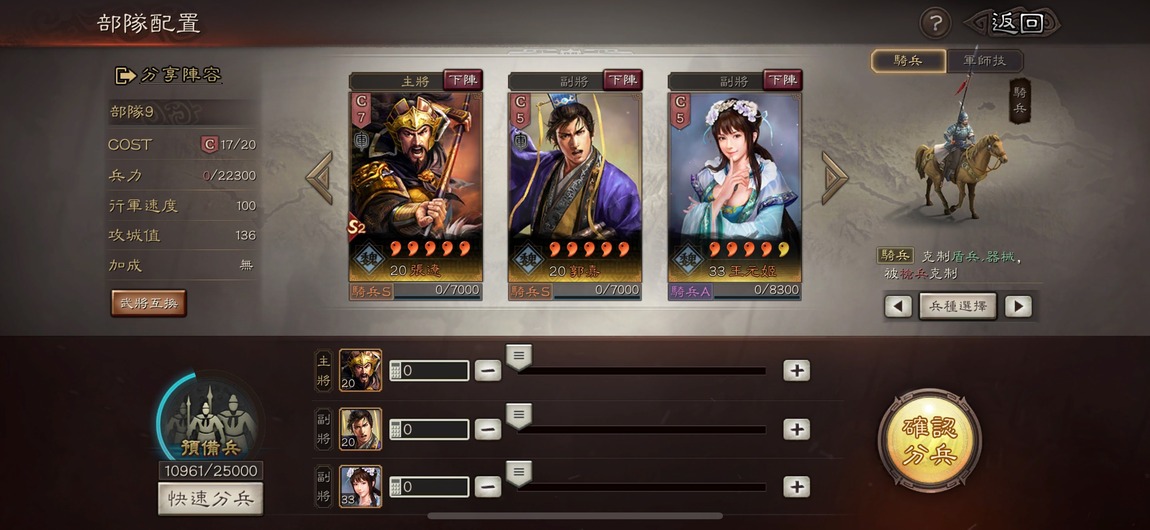Remove 張遼 using his 下陣 button
The width and height of the screenshot is (1150, 530).
(x=462, y=80)
